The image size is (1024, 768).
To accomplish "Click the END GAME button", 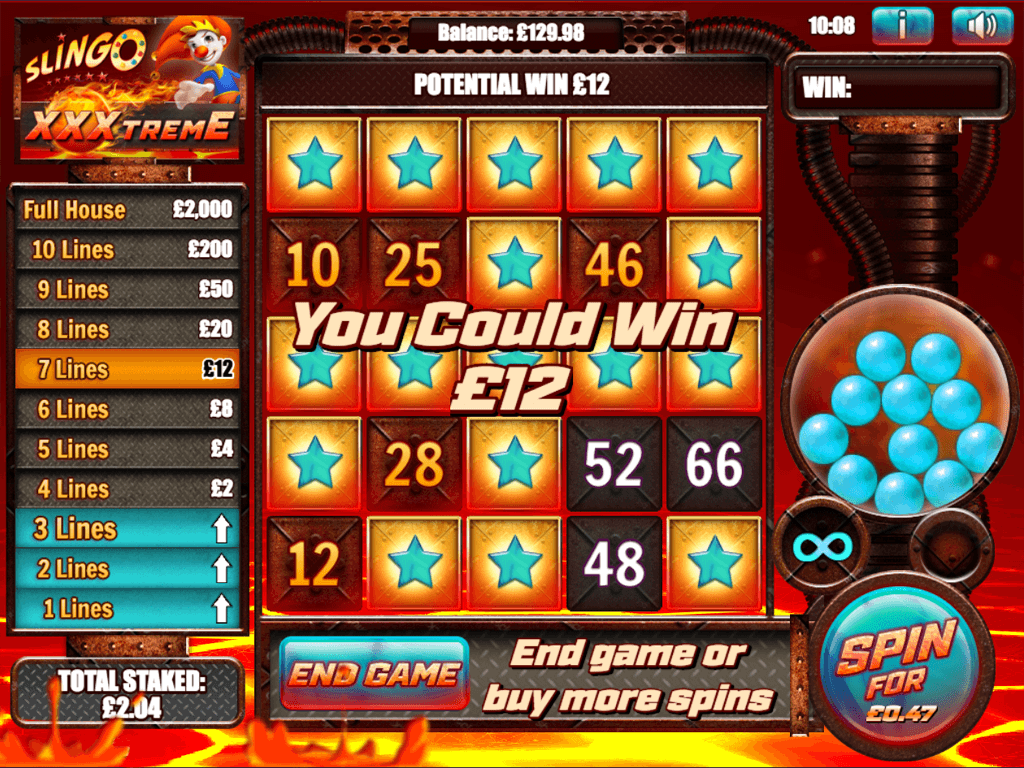I will coord(374,673).
